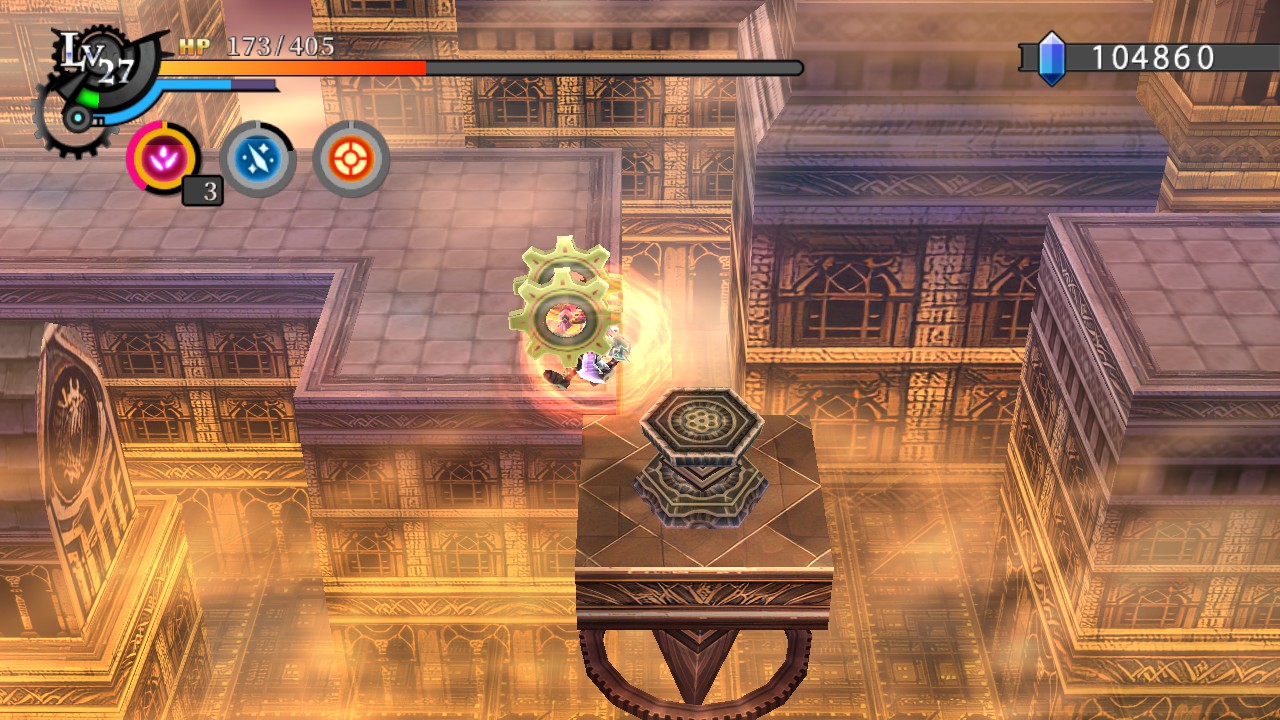This screenshot has width=1280, height=720.
Task: Activate the pink flower skill icon
Action: pyautogui.click(x=163, y=159)
